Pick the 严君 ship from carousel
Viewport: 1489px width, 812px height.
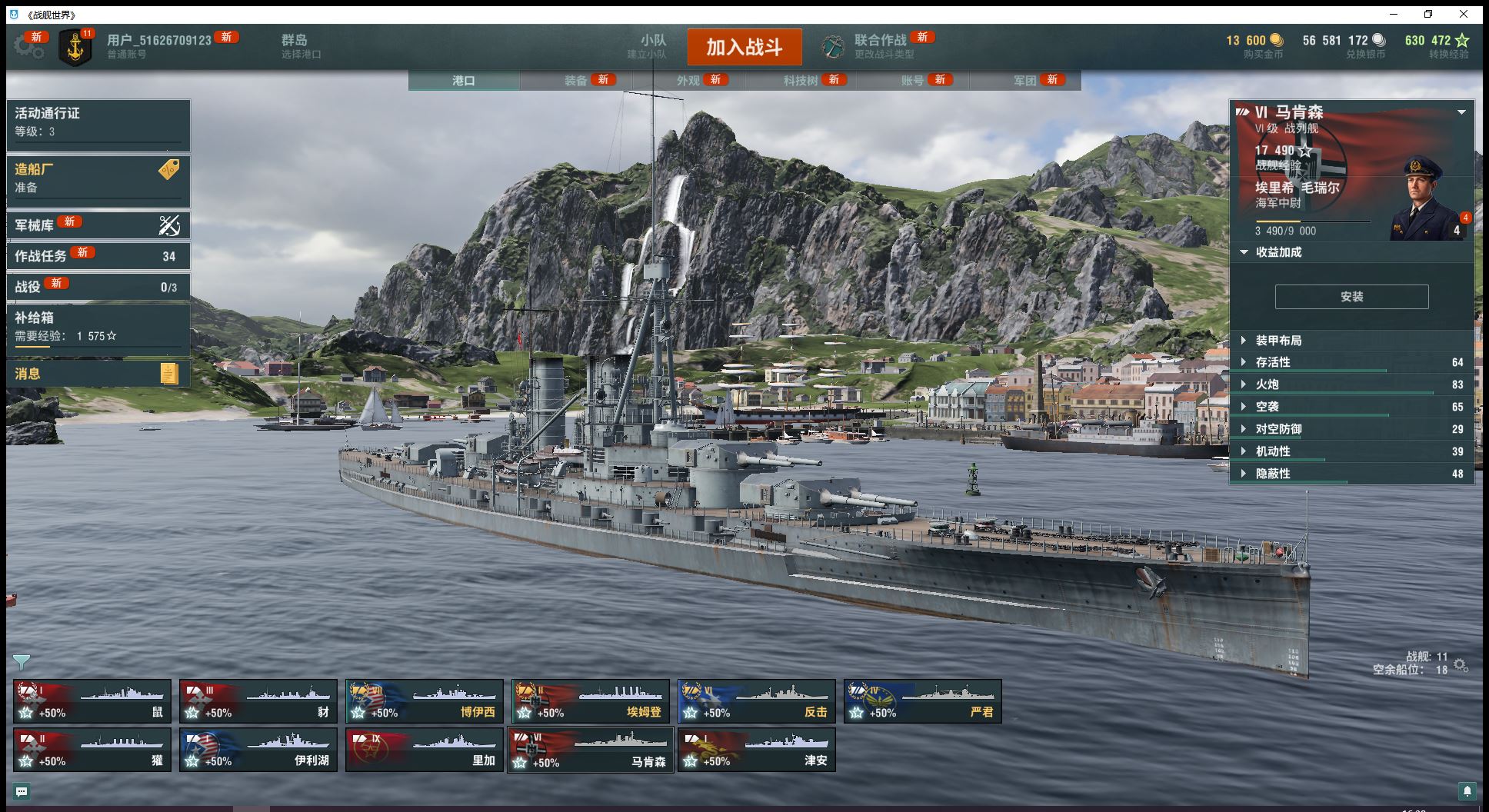click(x=923, y=701)
